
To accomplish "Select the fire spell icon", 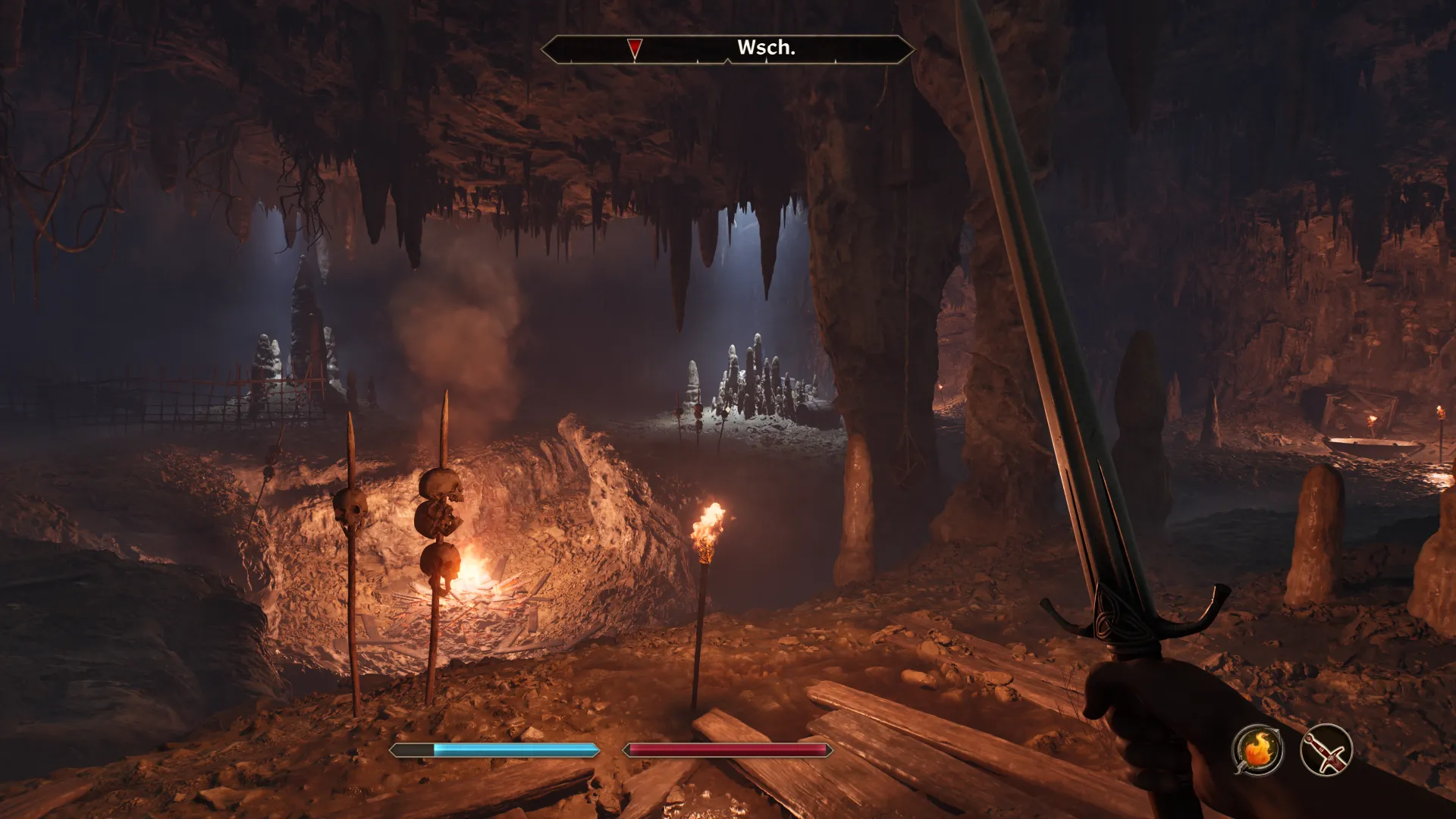I will 1257,750.
